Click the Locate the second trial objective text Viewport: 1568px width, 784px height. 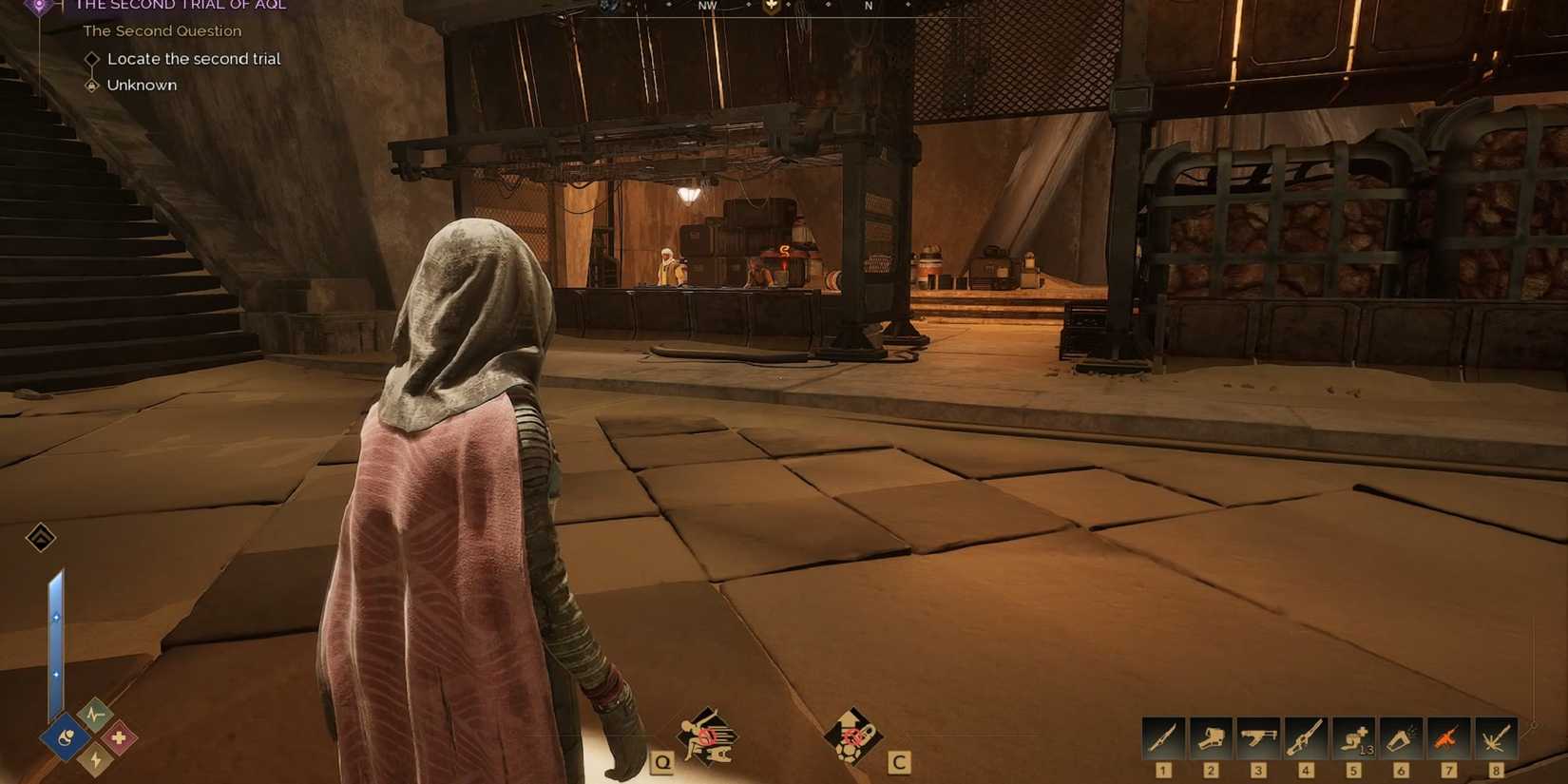(195, 59)
